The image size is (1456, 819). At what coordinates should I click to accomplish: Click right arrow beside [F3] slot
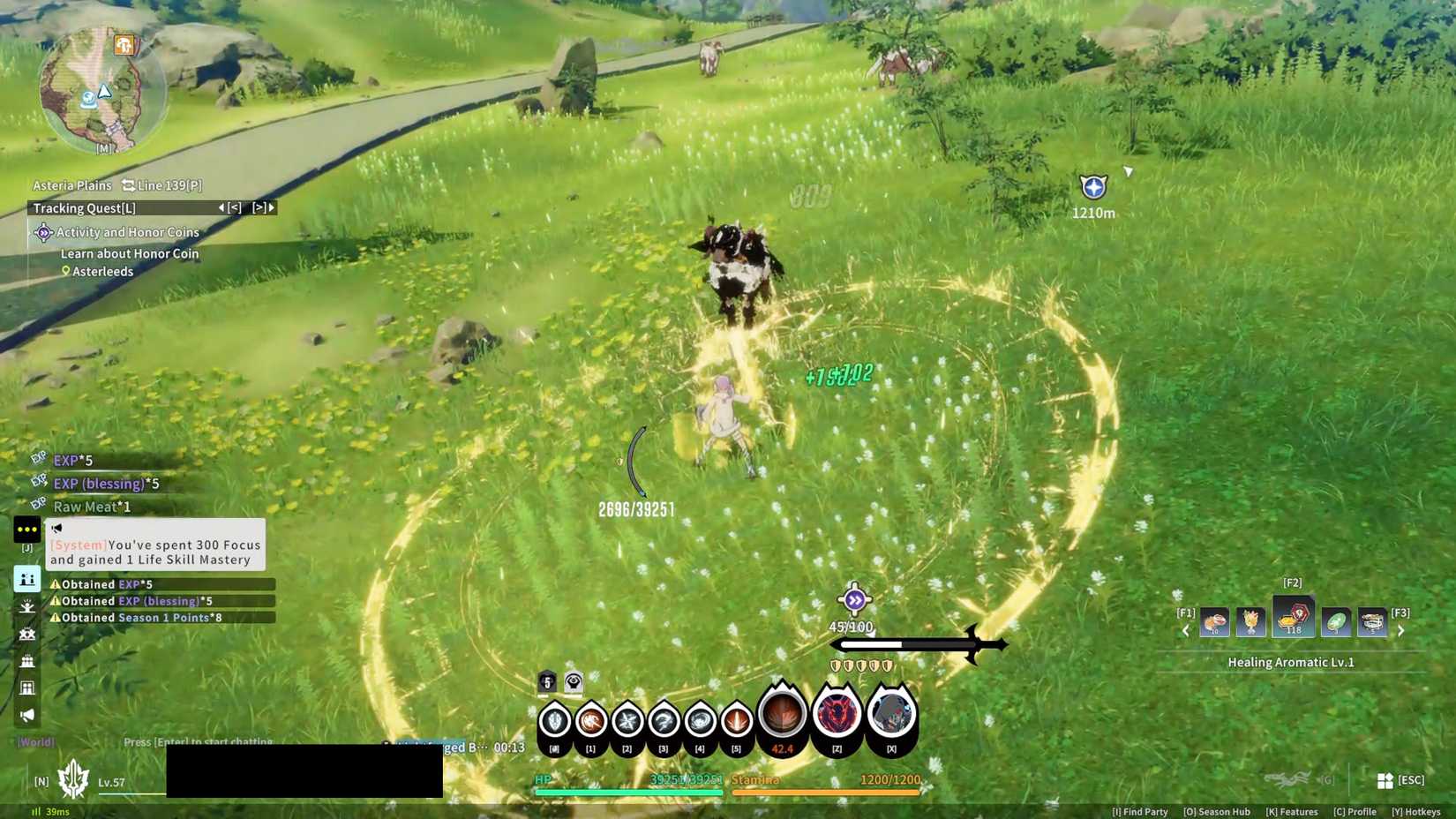pos(1401,630)
